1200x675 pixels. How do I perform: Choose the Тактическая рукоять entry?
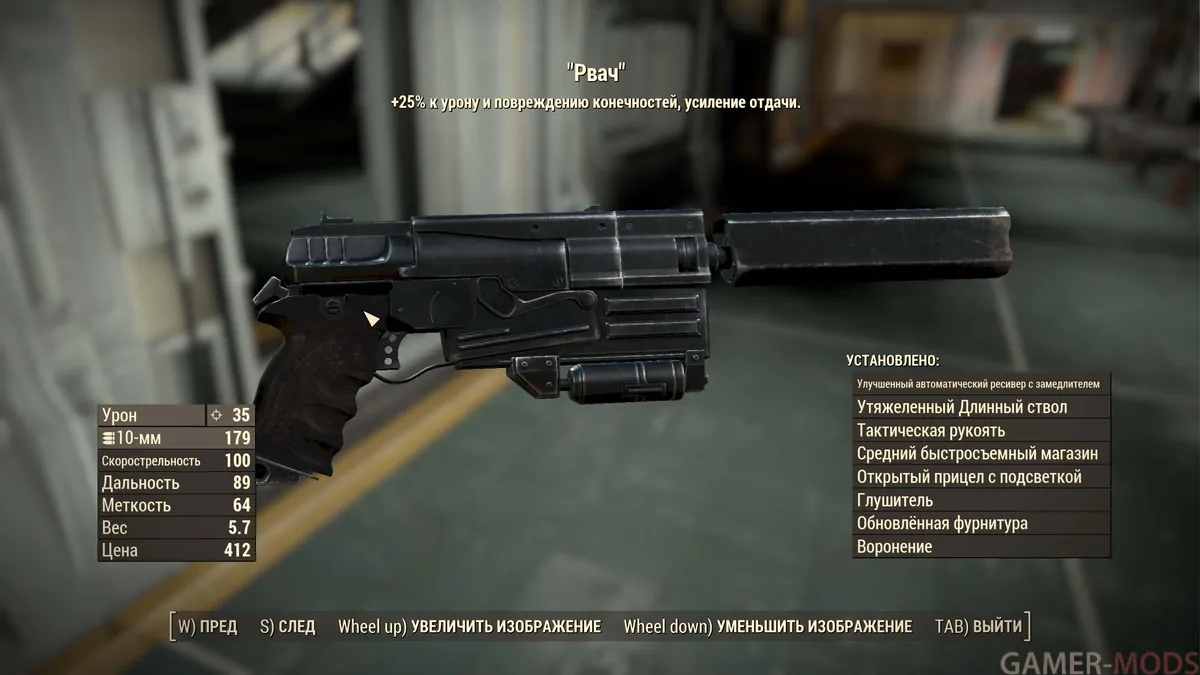[x=981, y=431]
